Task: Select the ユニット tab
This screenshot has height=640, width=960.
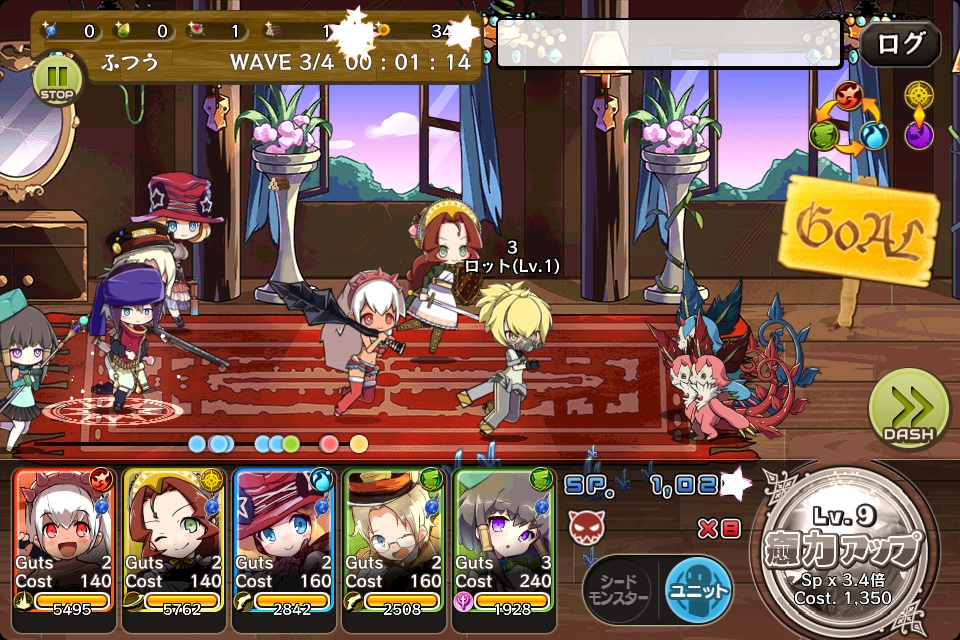Action: click(x=698, y=590)
